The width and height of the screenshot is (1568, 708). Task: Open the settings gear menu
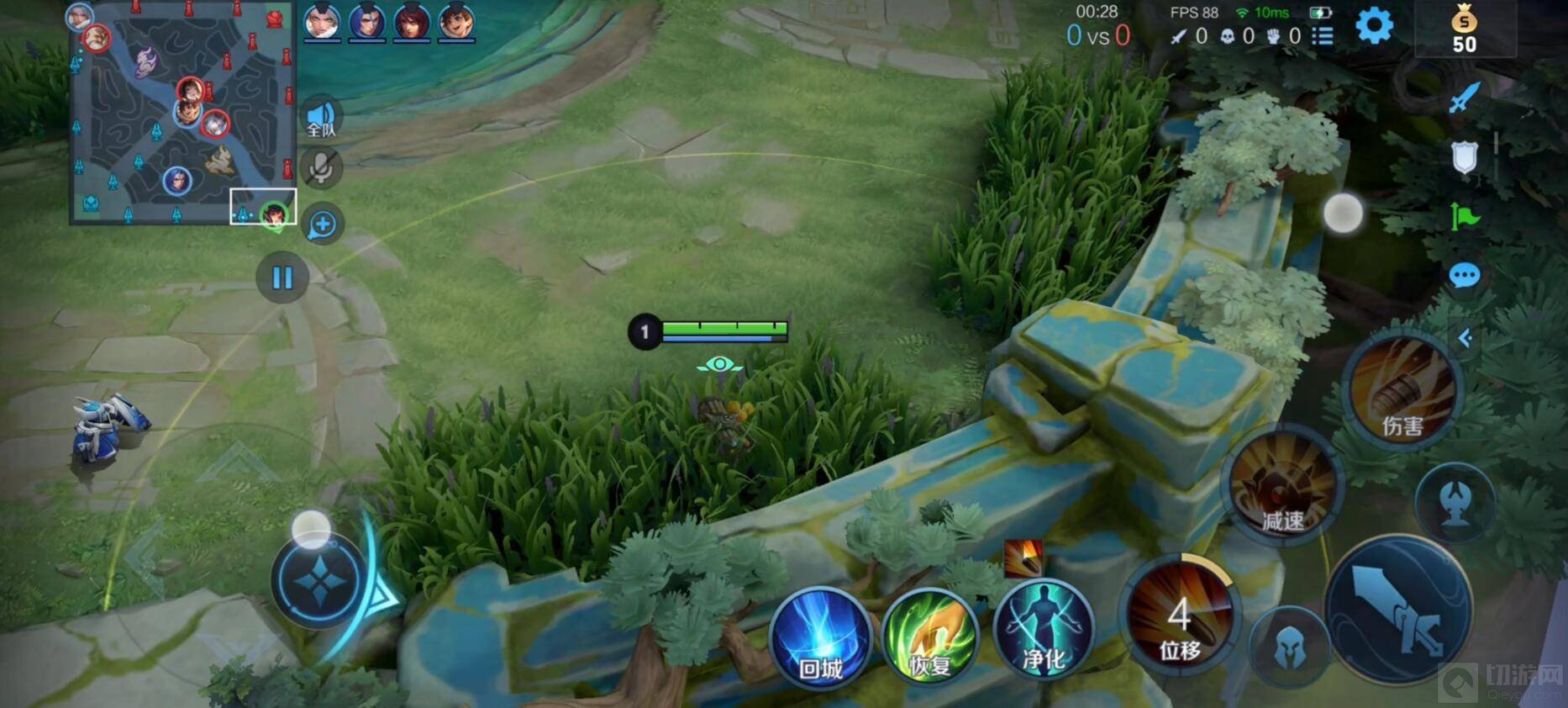1374,26
